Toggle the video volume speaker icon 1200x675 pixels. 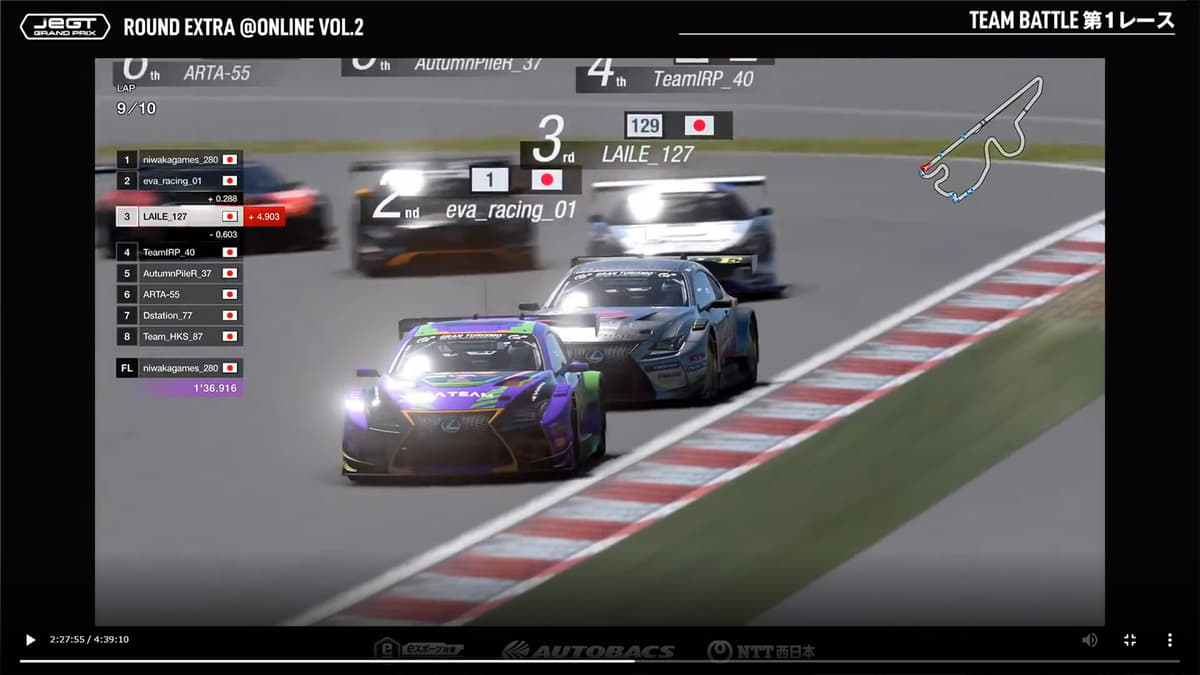click(1089, 640)
